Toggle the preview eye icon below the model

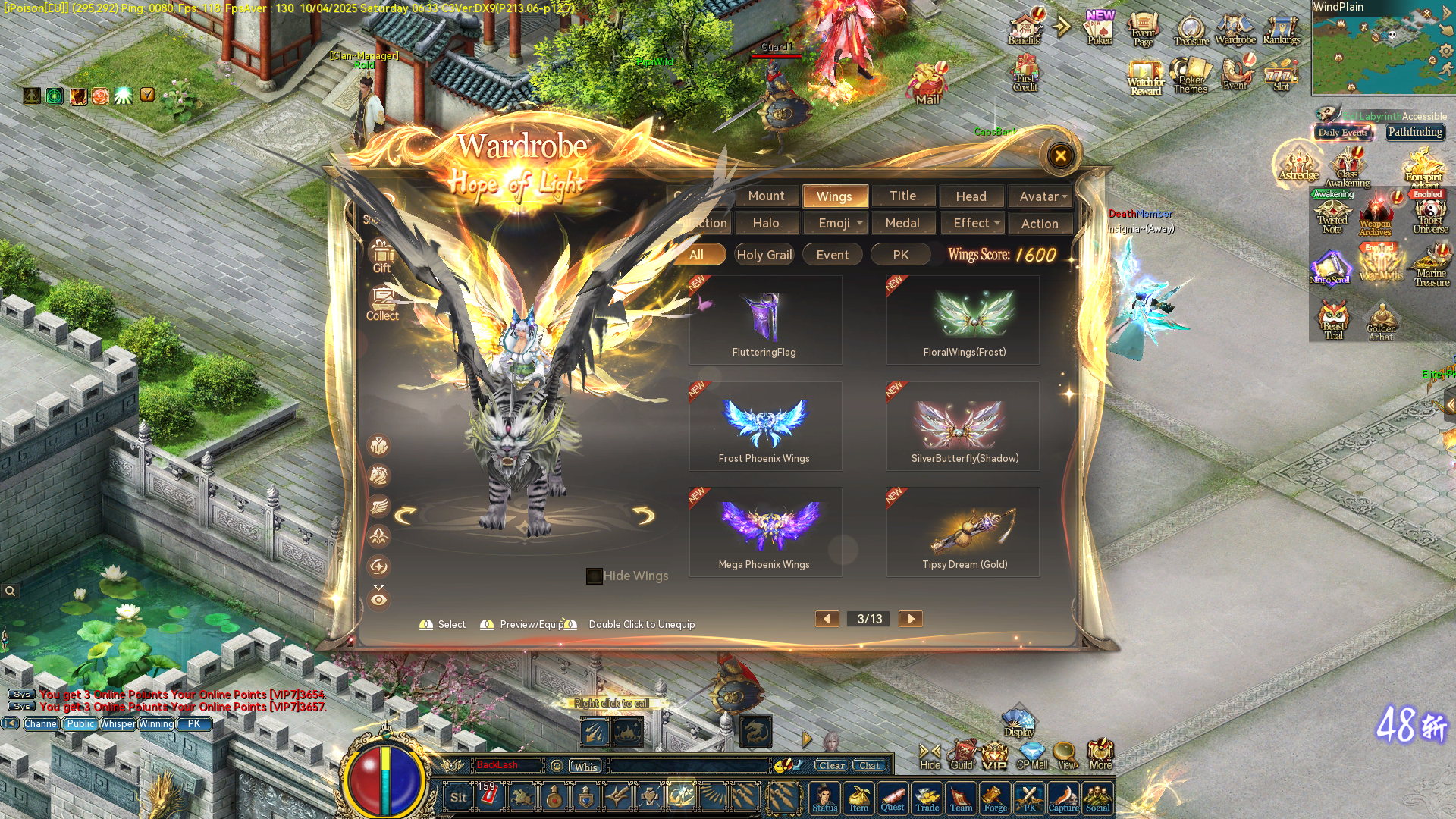point(379,600)
